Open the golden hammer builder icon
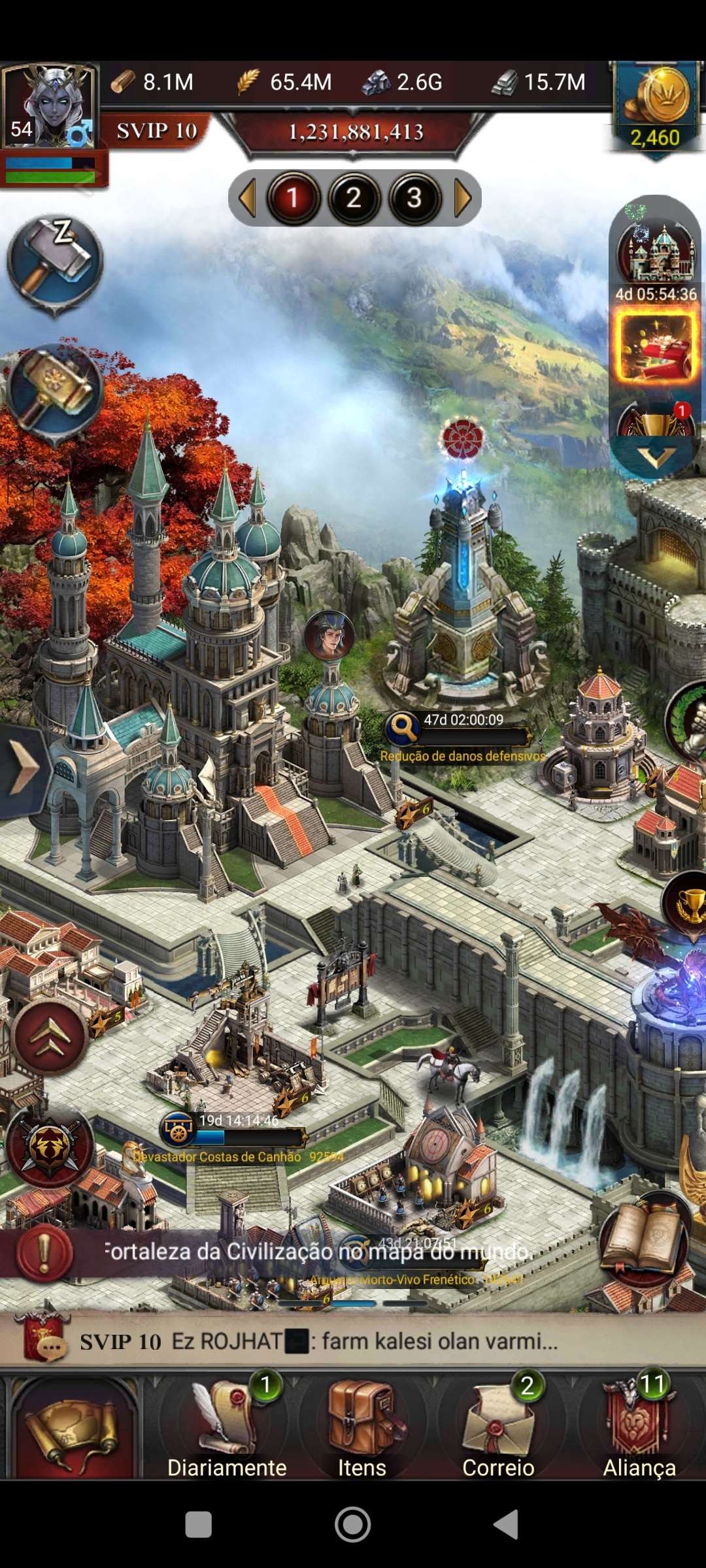Image resolution: width=706 pixels, height=1568 pixels. (x=55, y=390)
